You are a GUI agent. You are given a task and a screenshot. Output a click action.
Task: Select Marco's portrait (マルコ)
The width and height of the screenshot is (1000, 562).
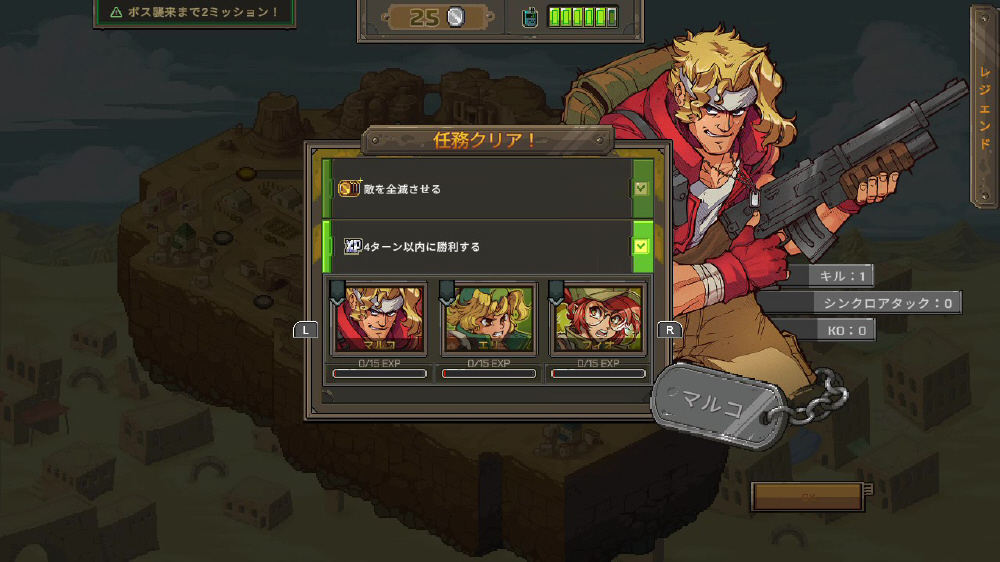[x=380, y=319]
